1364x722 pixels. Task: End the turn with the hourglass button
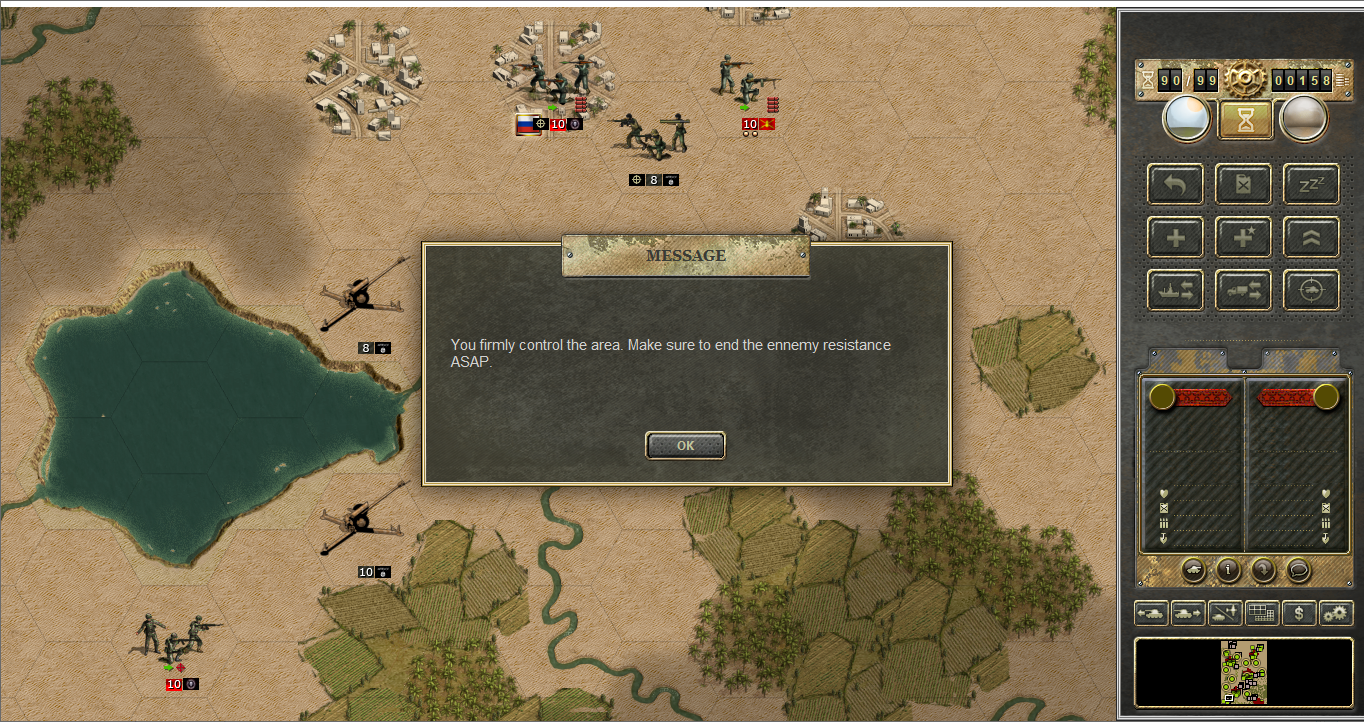pyautogui.click(x=1244, y=120)
